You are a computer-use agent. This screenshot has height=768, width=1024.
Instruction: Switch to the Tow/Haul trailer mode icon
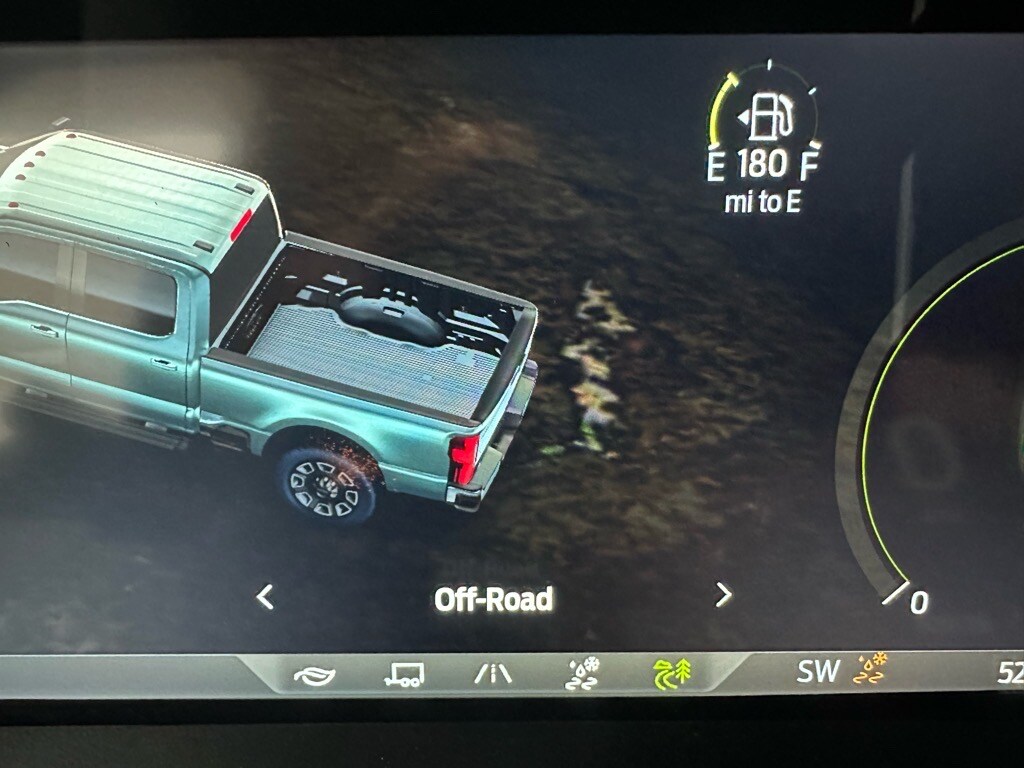(x=404, y=675)
